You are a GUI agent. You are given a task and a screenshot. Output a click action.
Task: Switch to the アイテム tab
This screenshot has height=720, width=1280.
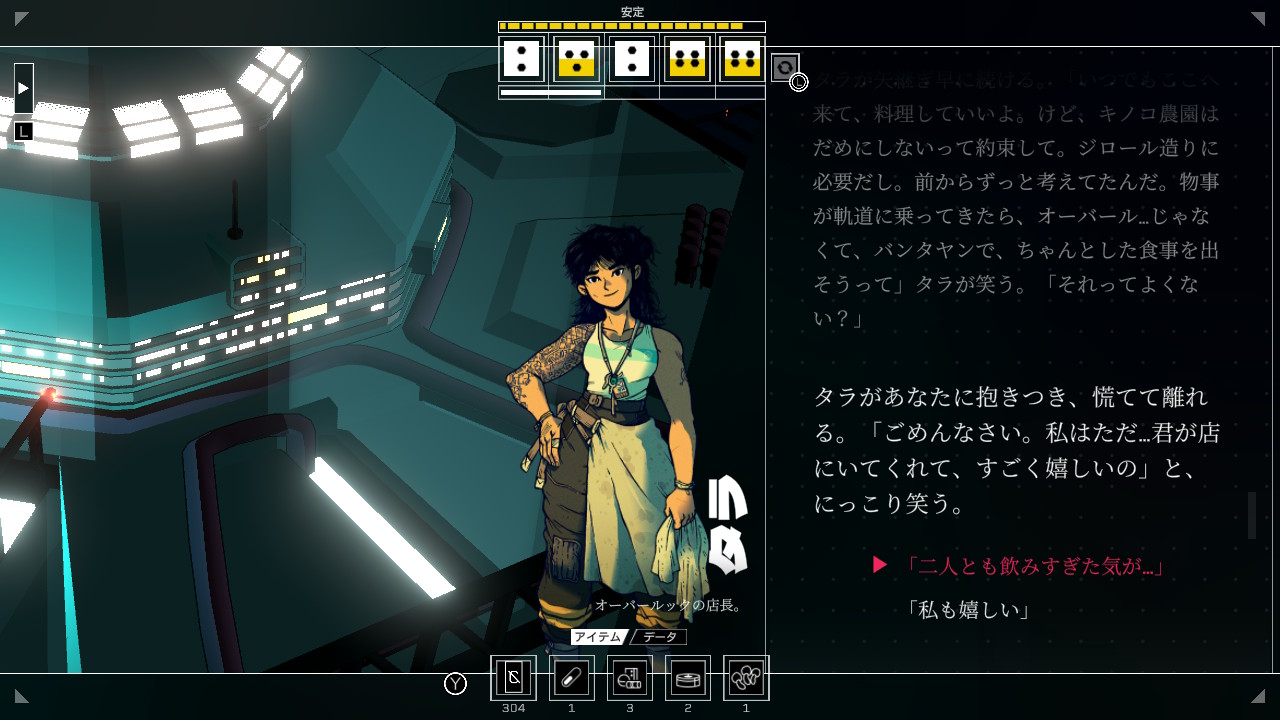[597, 637]
